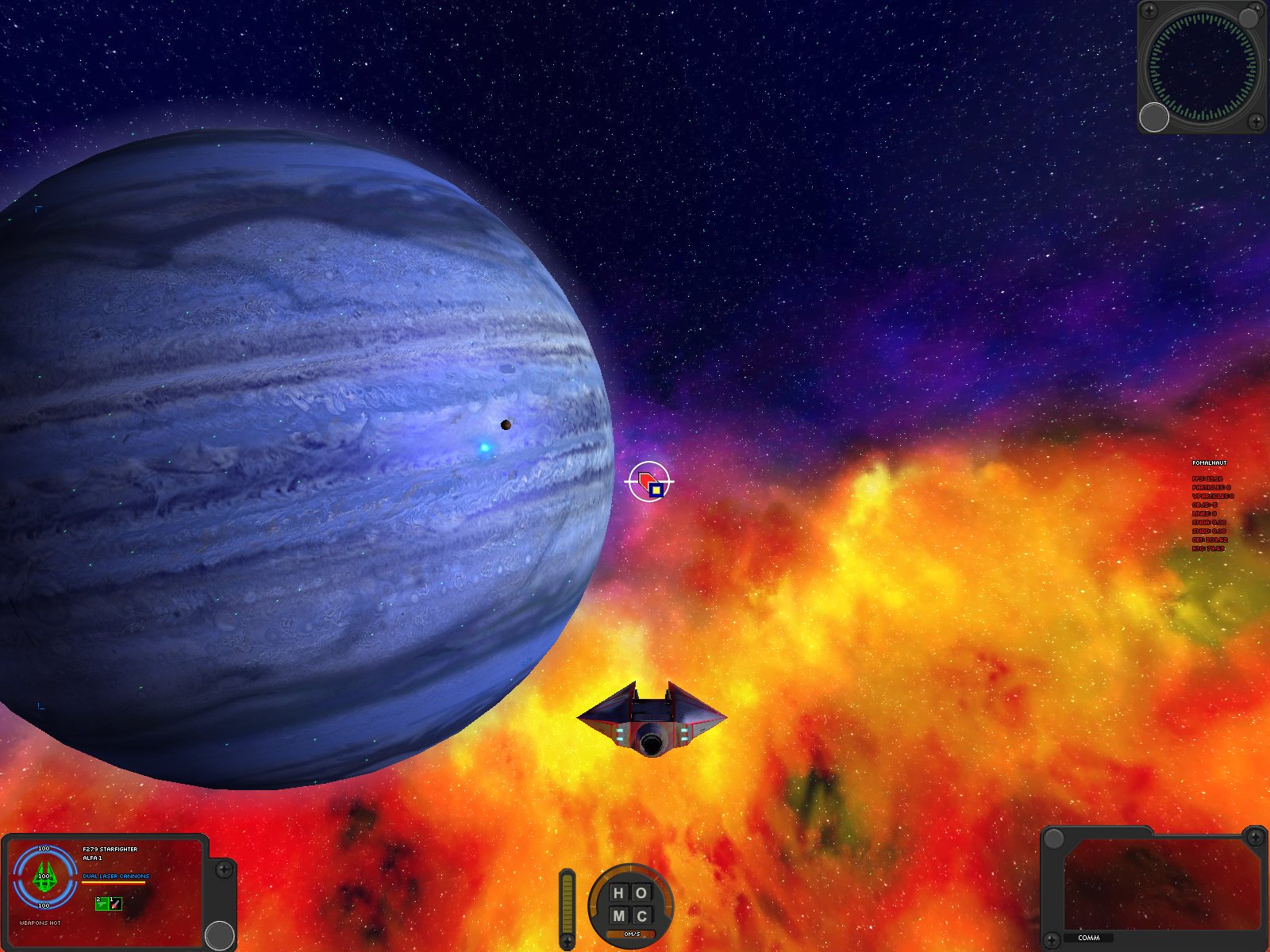Toggle the knob on the radar compass frame
Viewport: 1270px width, 952px height.
coord(1153,117)
